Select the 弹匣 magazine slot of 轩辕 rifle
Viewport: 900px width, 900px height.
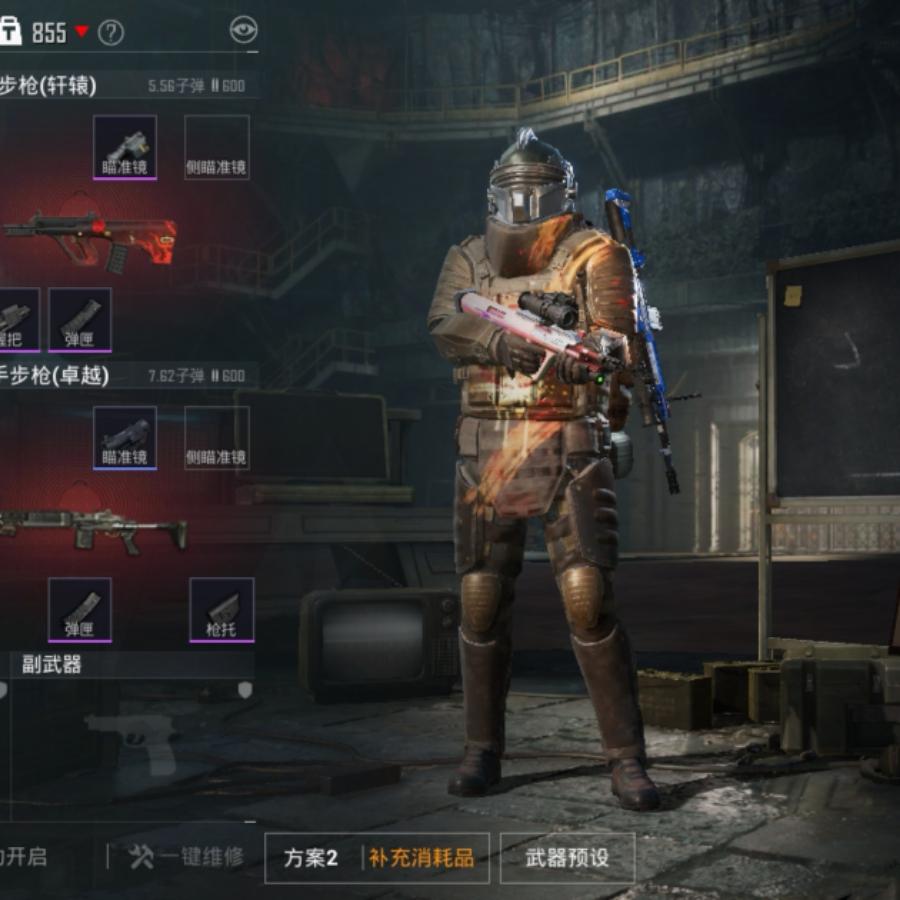coord(80,320)
